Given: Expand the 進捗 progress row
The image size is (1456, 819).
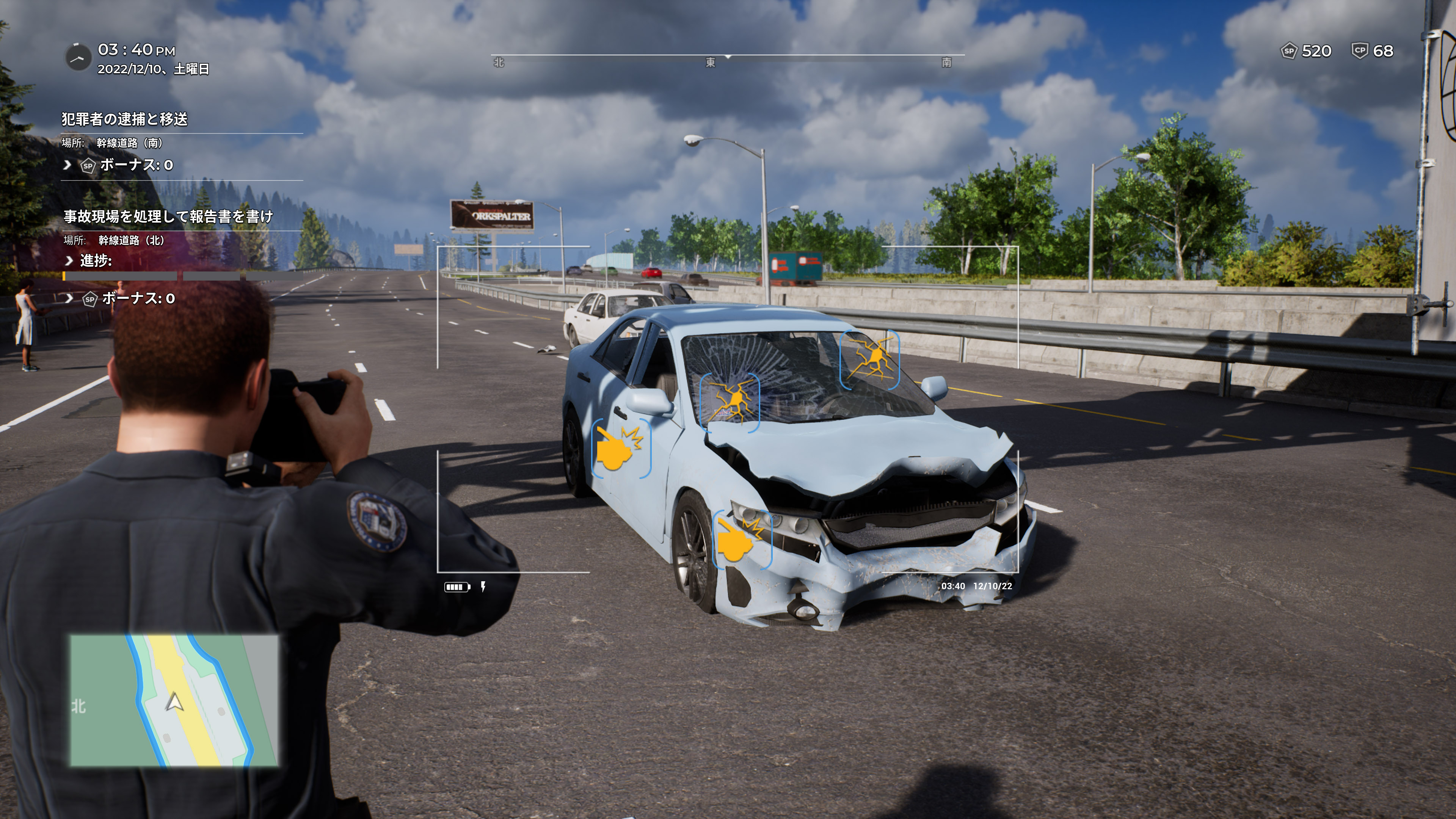Looking at the screenshot, I should coord(69,260).
